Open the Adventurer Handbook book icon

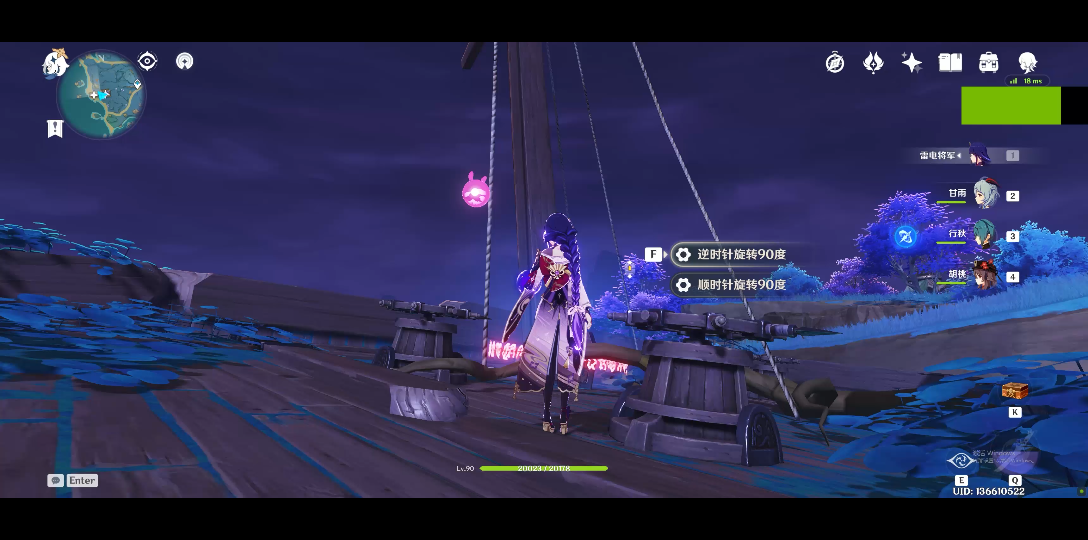[950, 63]
